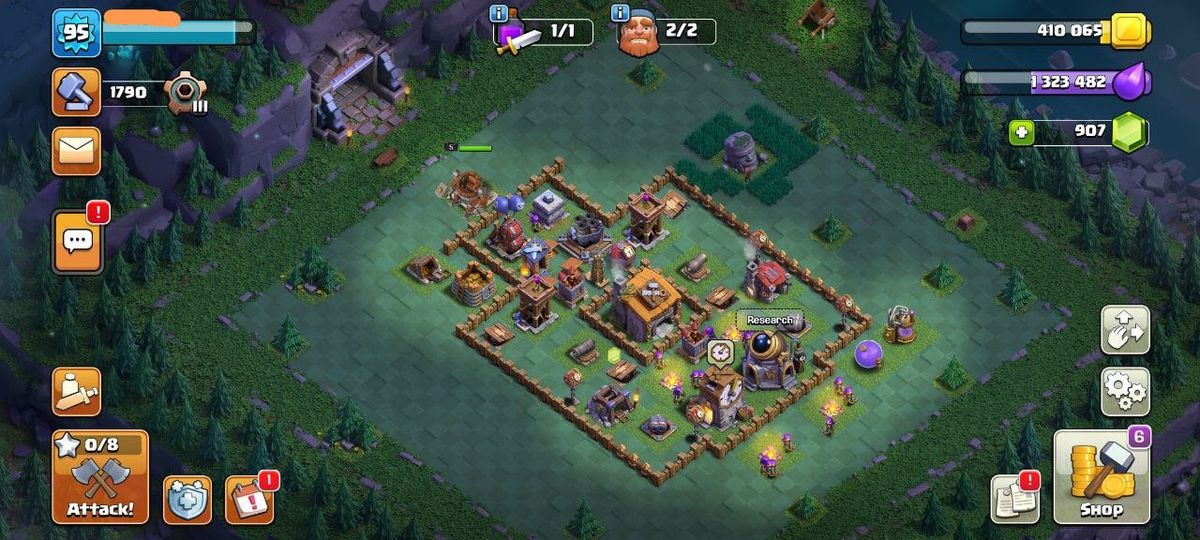Open the calendar events button
The height and width of the screenshot is (540, 1200).
coord(249,499)
